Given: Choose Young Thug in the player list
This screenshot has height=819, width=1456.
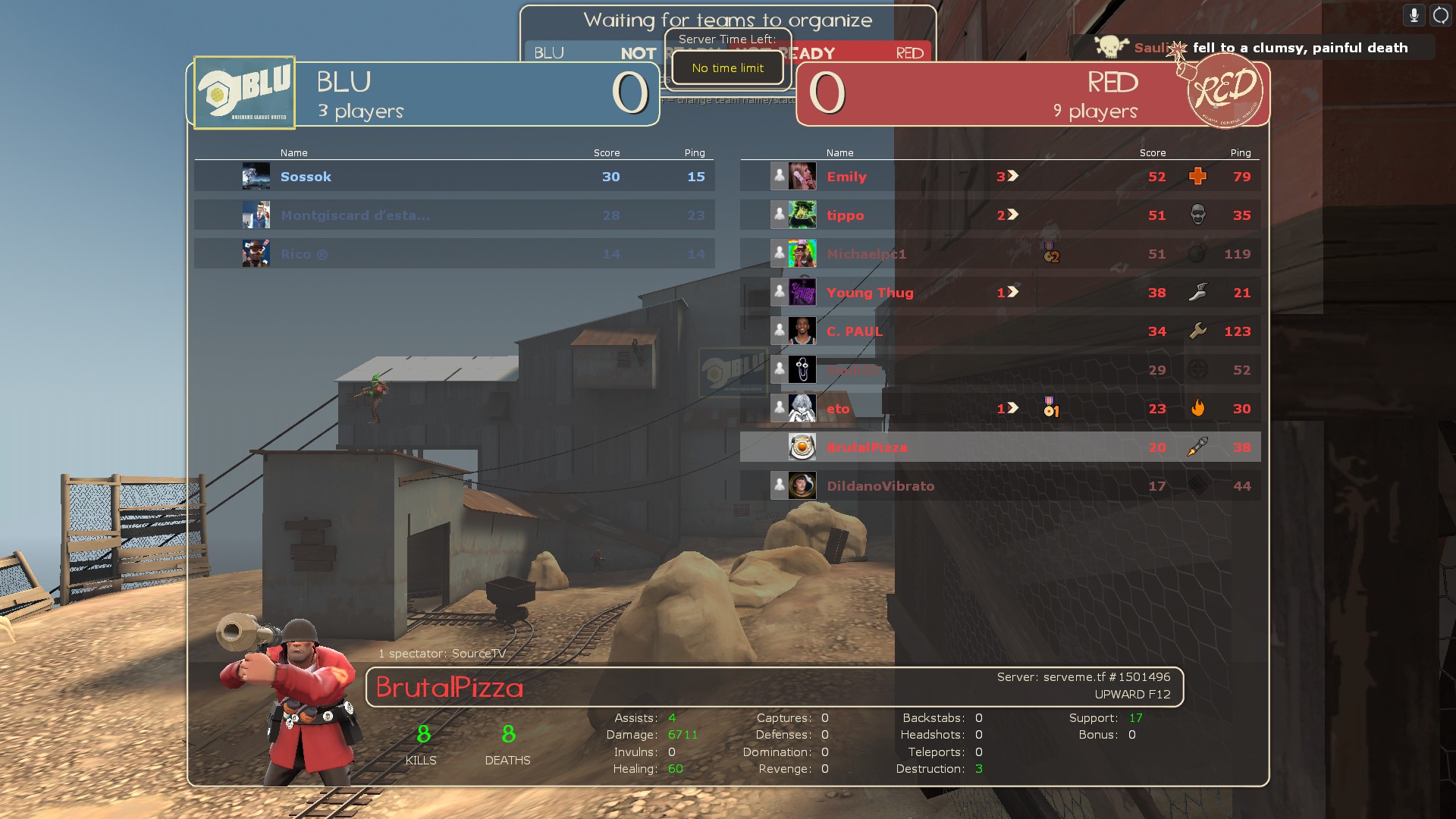Looking at the screenshot, I should (1001, 293).
